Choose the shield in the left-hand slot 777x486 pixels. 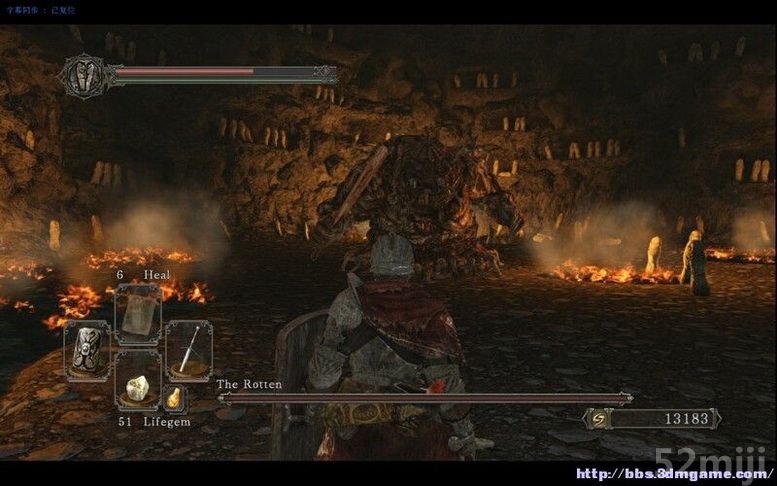(87, 351)
